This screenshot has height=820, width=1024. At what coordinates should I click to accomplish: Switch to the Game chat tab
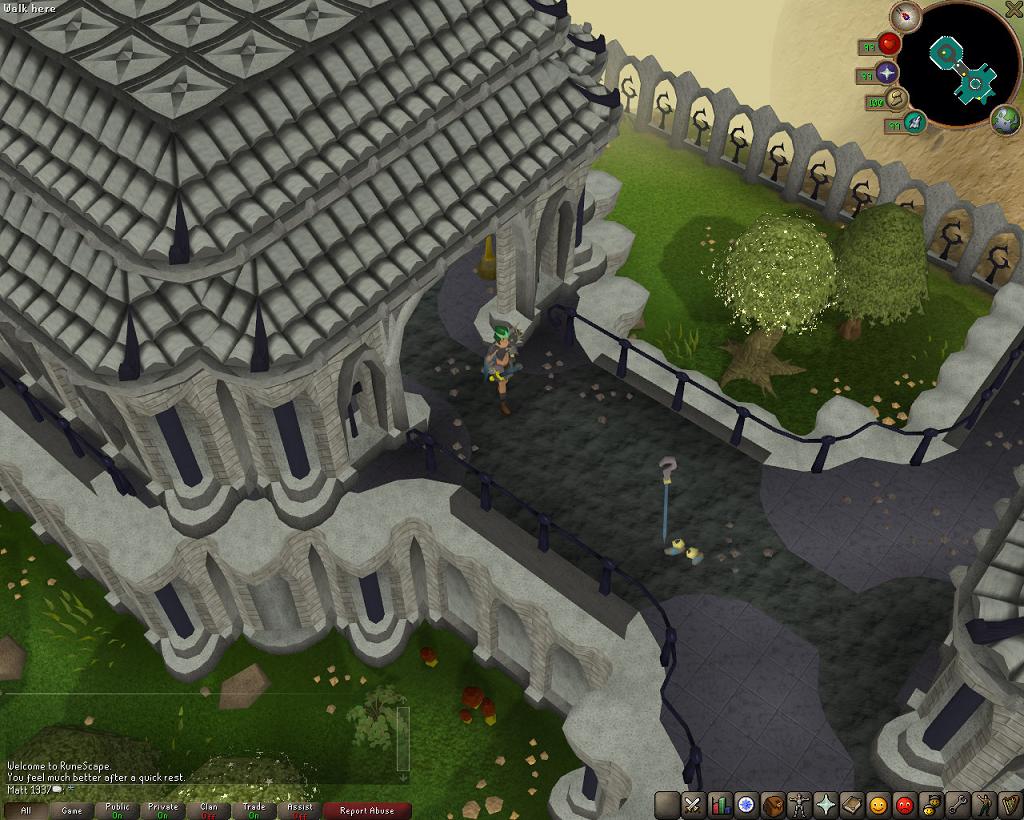coord(71,810)
